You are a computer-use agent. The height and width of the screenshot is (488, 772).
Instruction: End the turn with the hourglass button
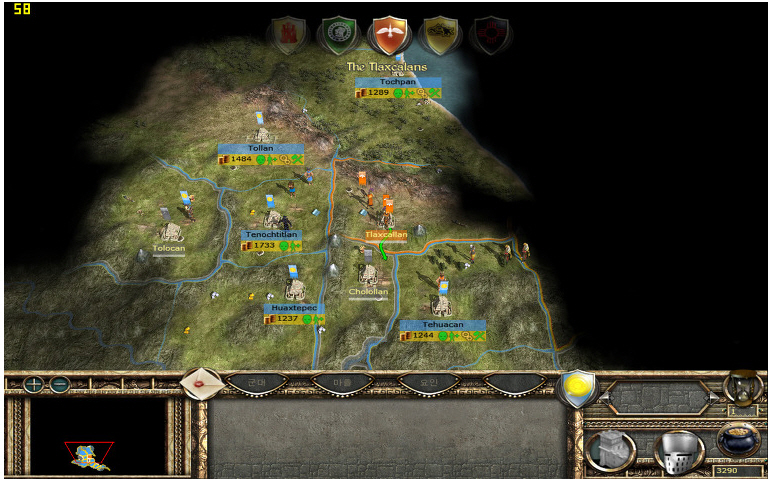(741, 386)
